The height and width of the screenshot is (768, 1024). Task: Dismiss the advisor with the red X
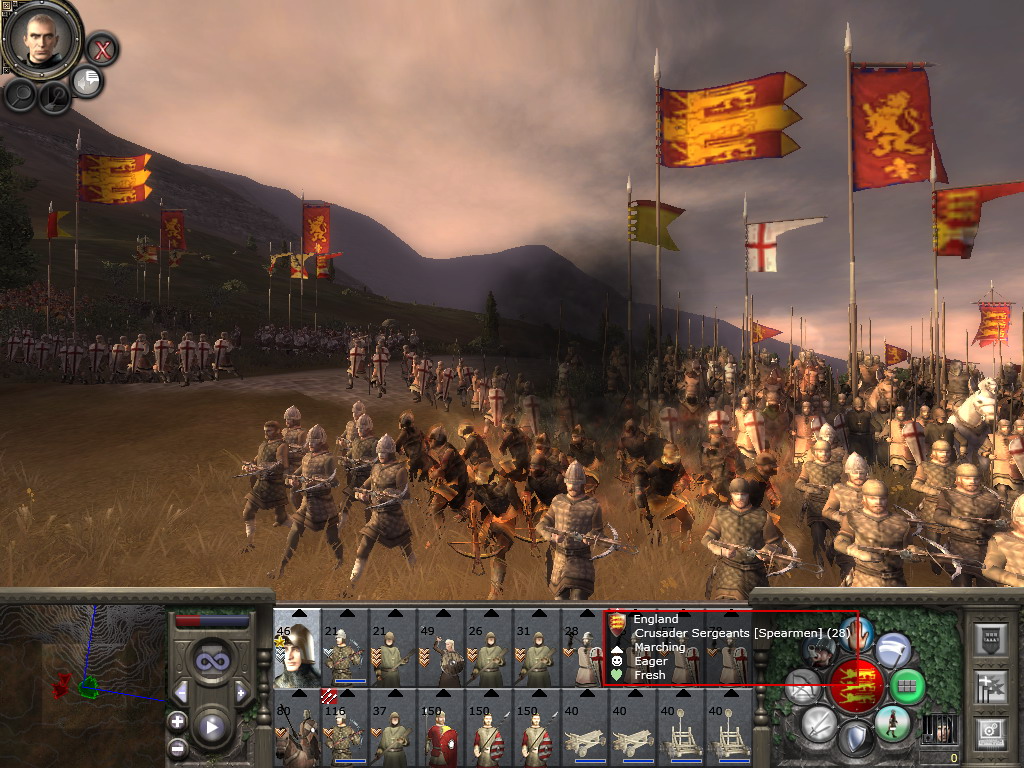point(102,48)
